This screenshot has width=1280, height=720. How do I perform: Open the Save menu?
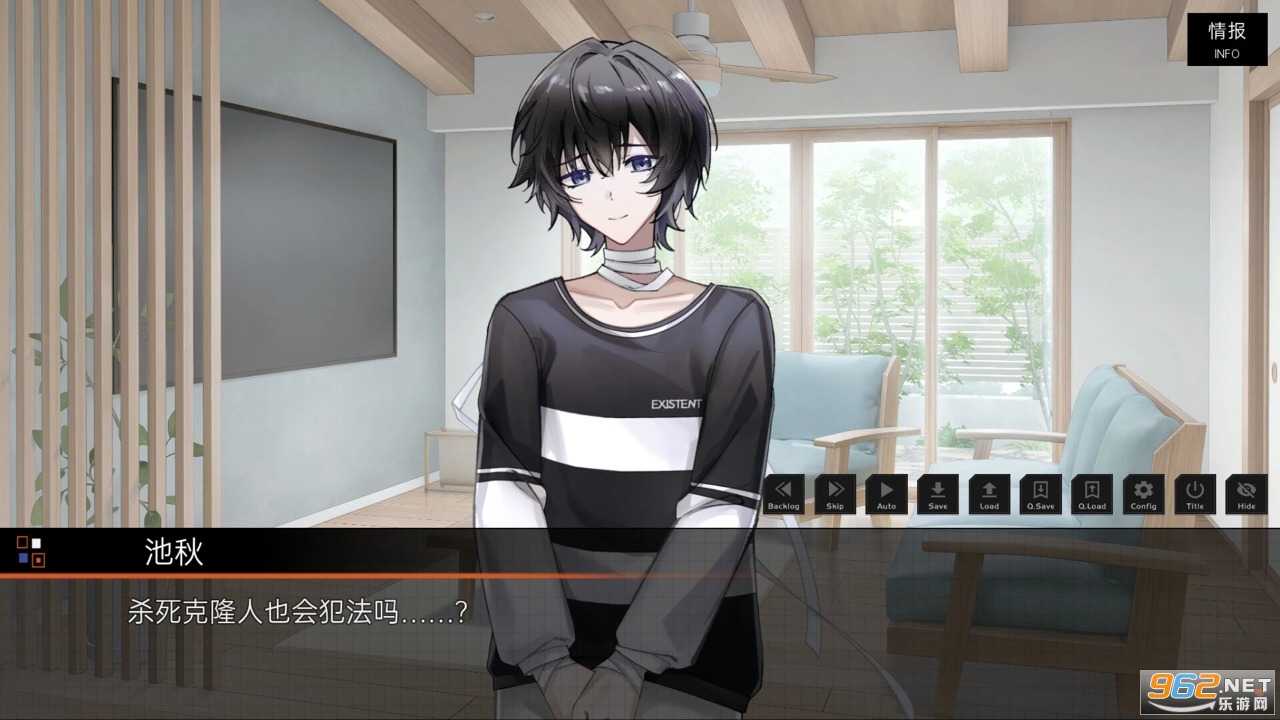[x=938, y=494]
